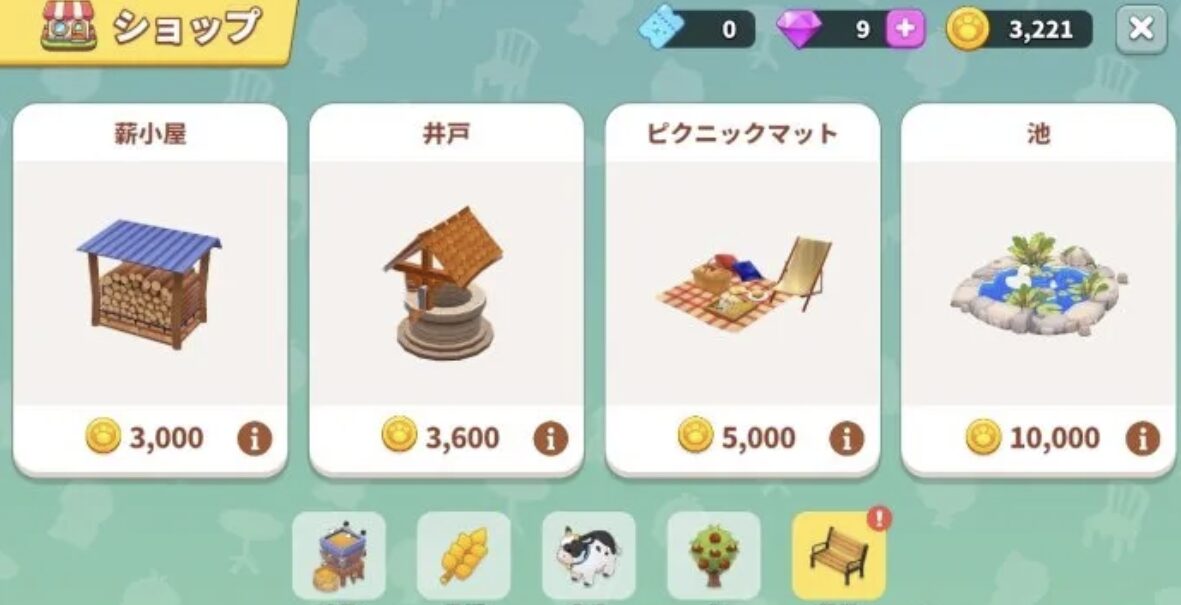Add more purple gems with the plus button
Screen dimensions: 1181x605
pos(905,29)
